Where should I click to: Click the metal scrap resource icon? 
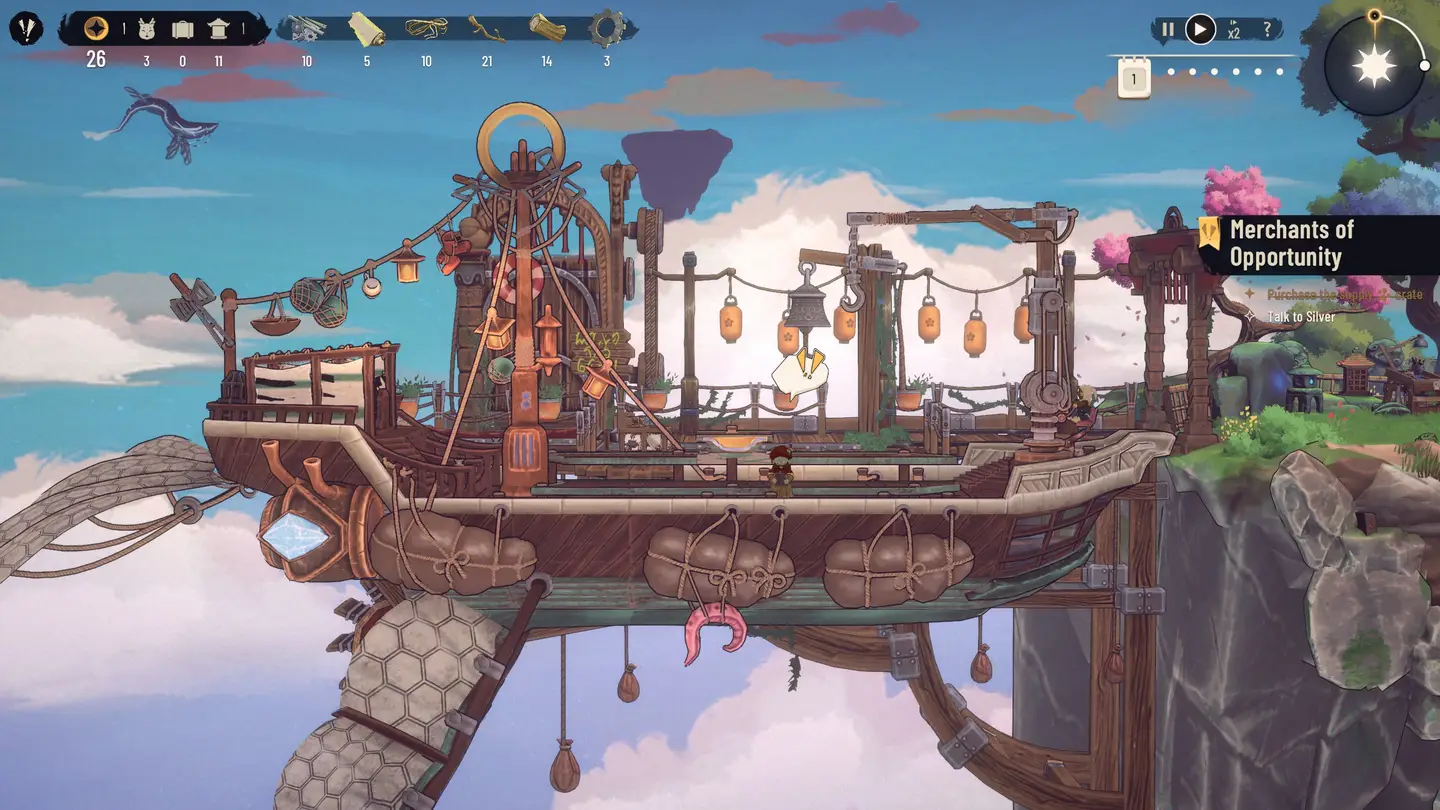[x=306, y=29]
